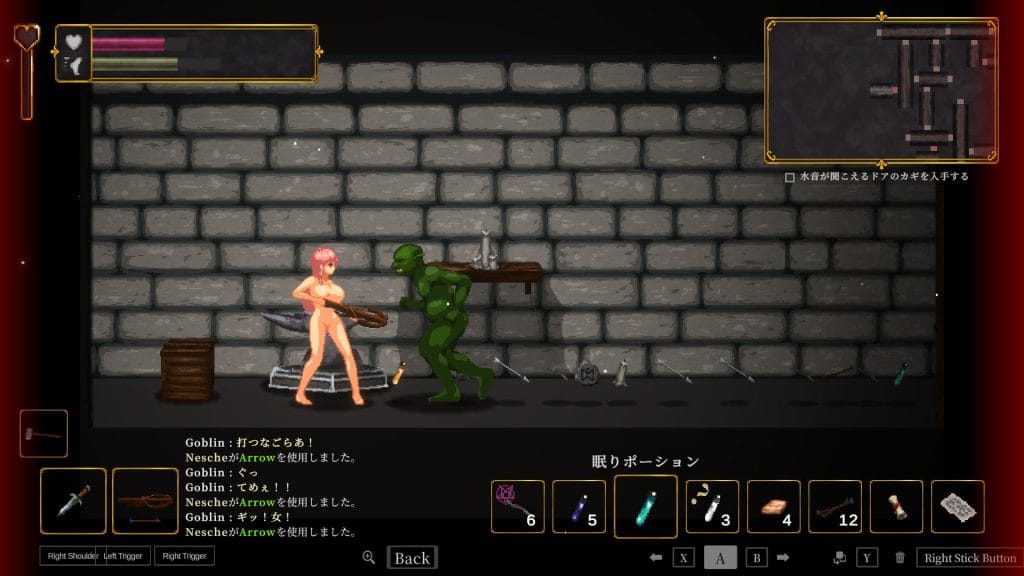Click the door key quest objective
This screenshot has width=1024, height=576.
tap(876, 177)
